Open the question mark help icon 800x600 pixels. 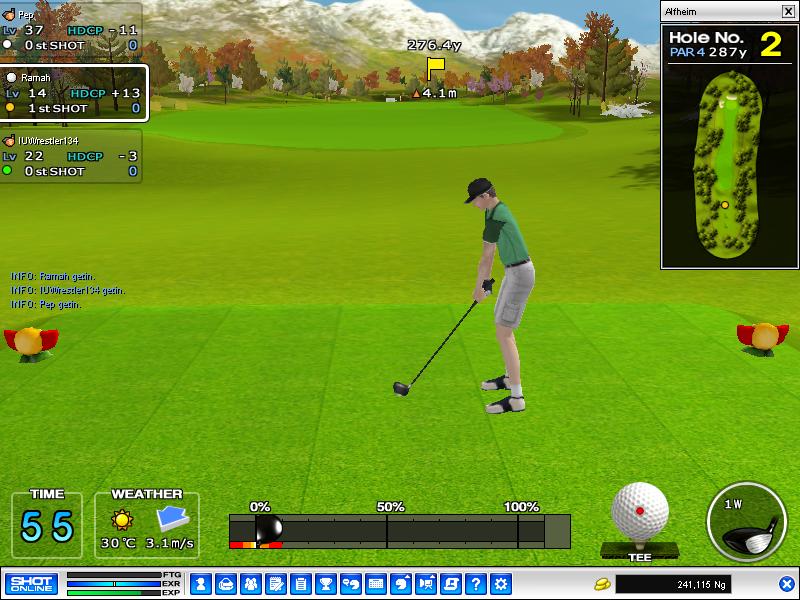(476, 583)
